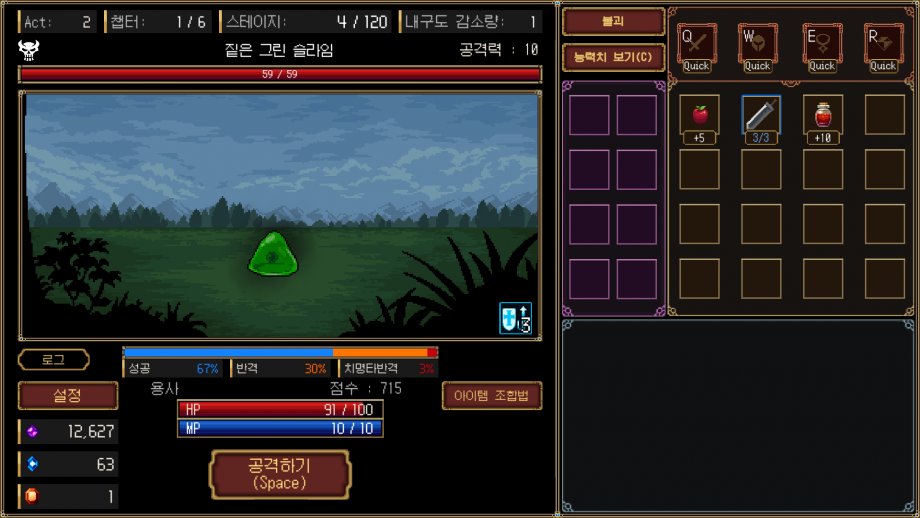Select the red apple inventory slot
Screen dimensions: 920x518
pyautogui.click(x=700, y=115)
